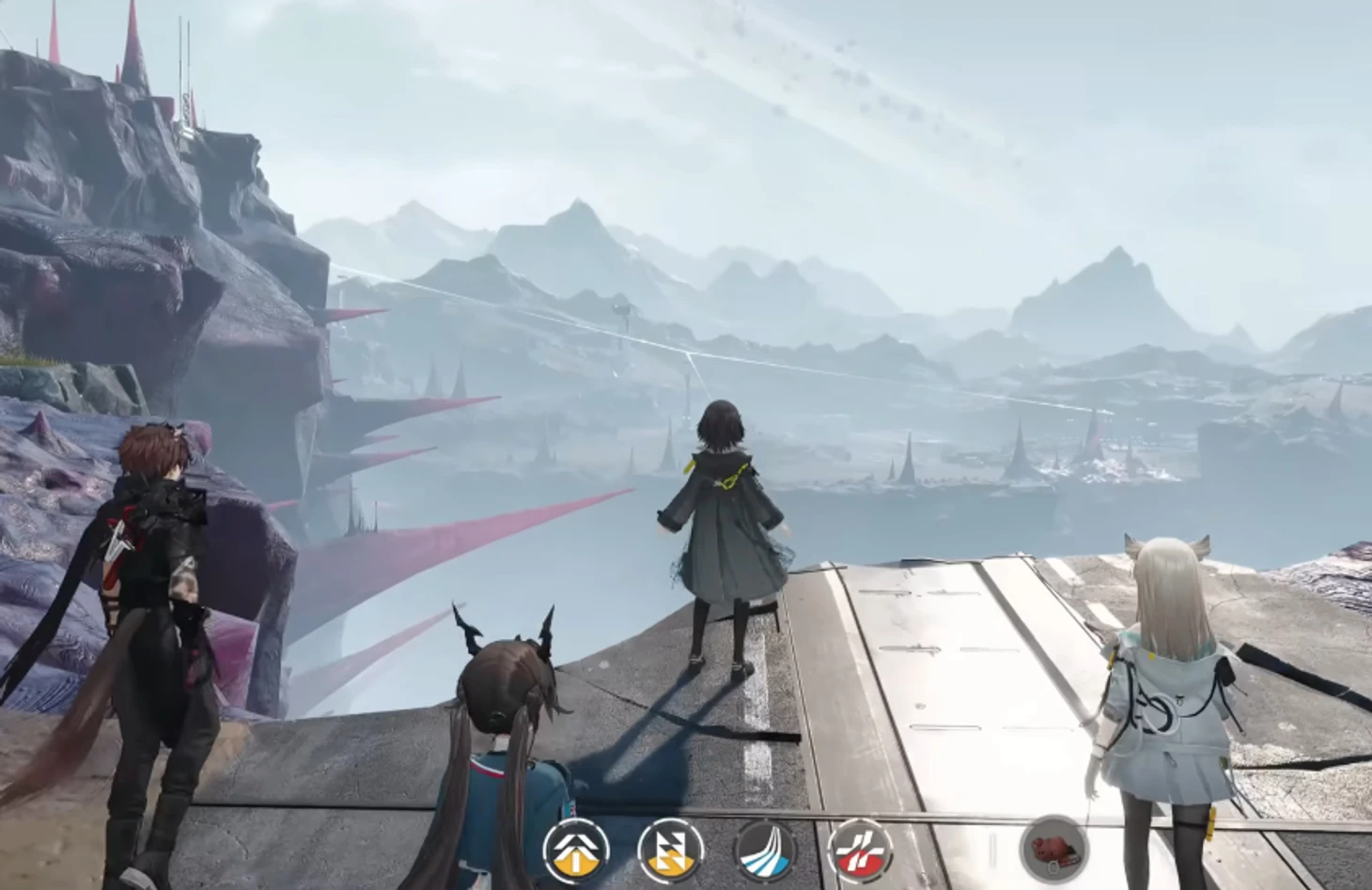Activate the red cross skill icon
This screenshot has height=890, width=1372.
(x=859, y=851)
